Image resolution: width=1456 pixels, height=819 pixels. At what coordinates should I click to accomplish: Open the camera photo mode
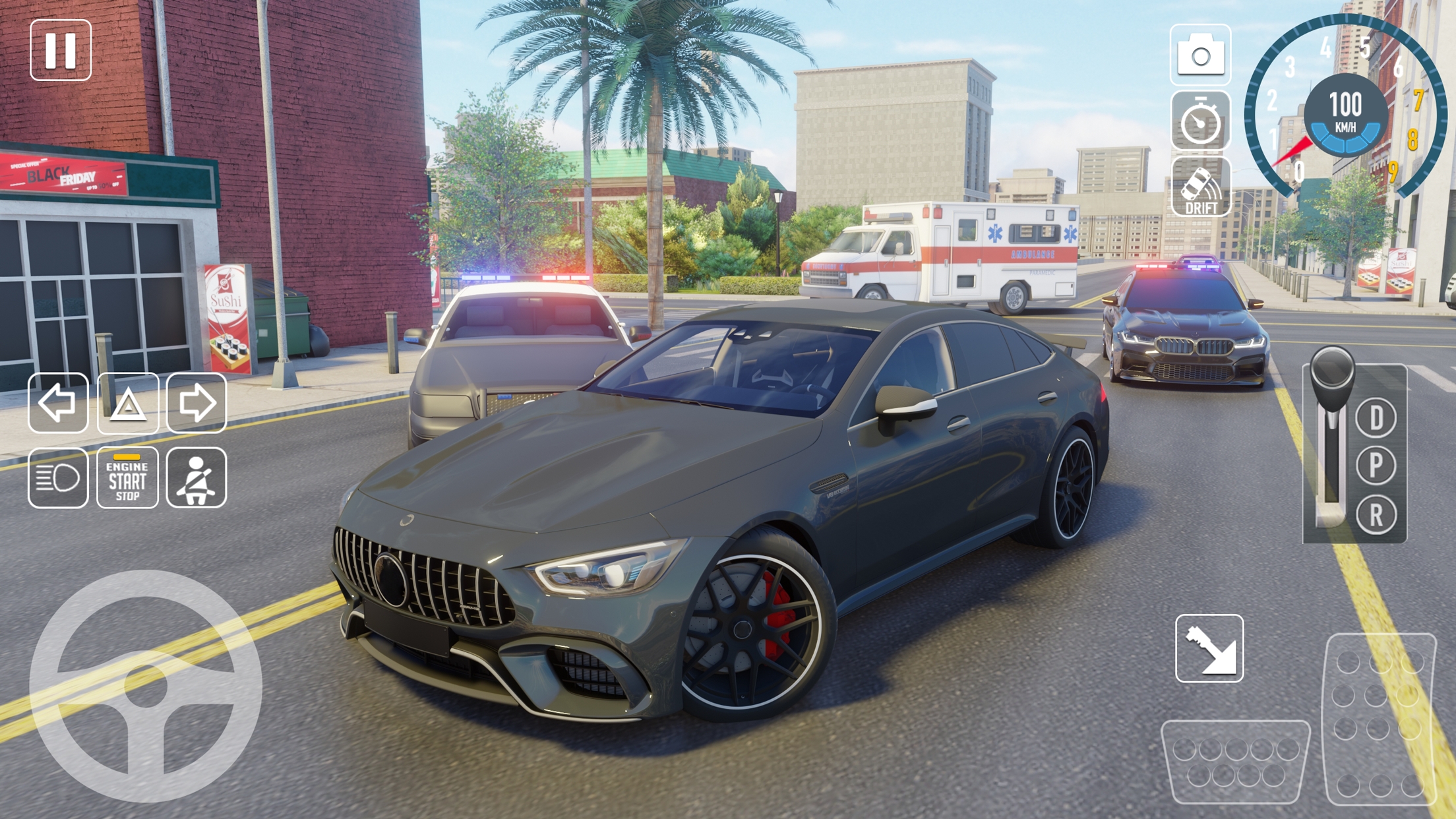[x=1201, y=55]
